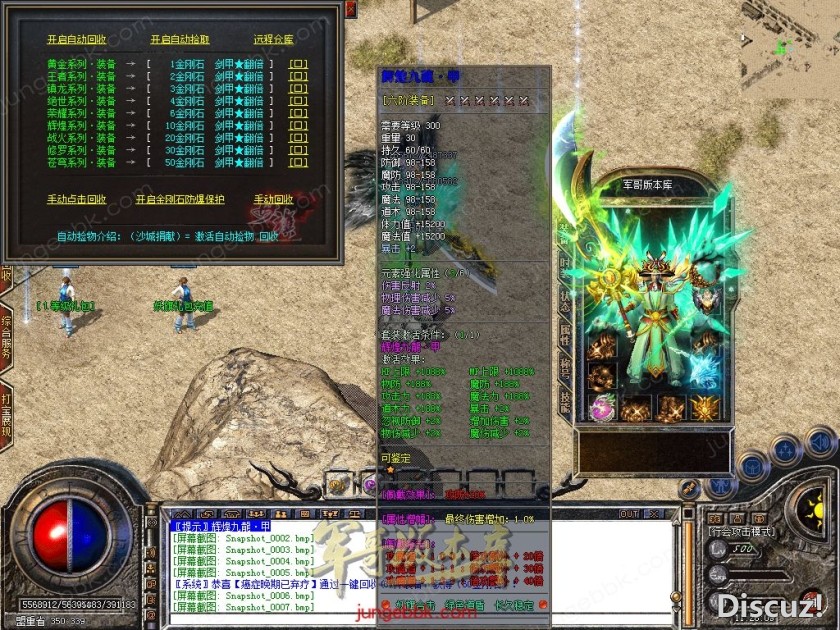The image size is (840, 630).
Task: Open the 称号 title tab
Action: [x=566, y=368]
